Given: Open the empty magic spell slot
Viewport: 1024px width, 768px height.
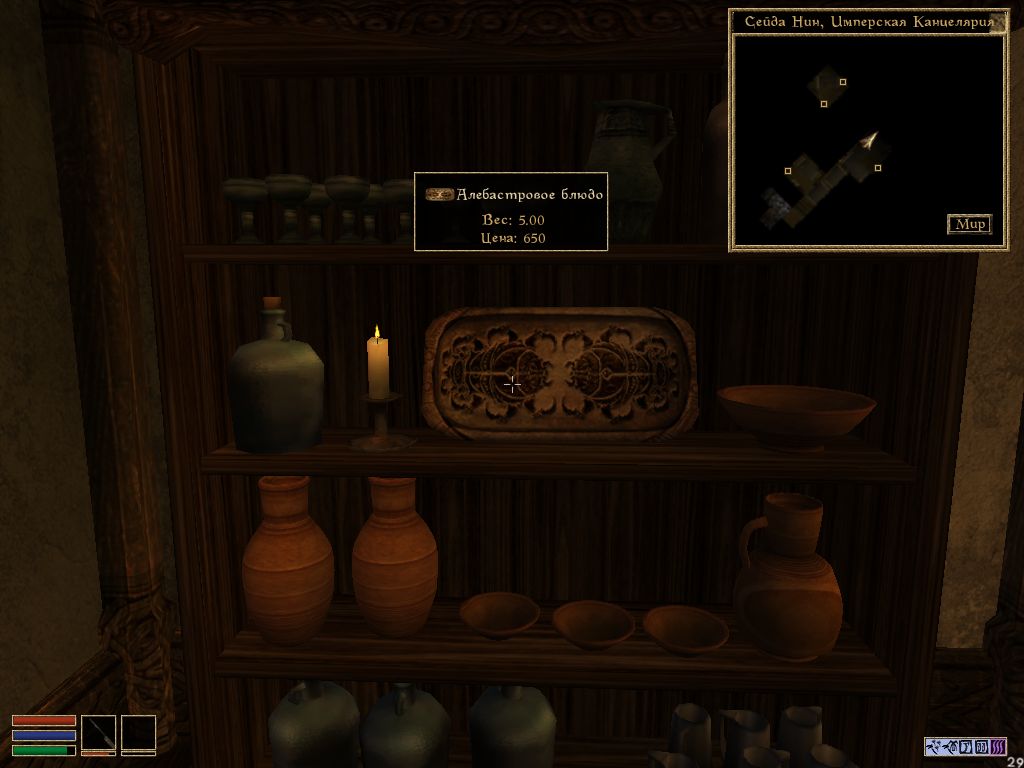Looking at the screenshot, I should coord(138,733).
